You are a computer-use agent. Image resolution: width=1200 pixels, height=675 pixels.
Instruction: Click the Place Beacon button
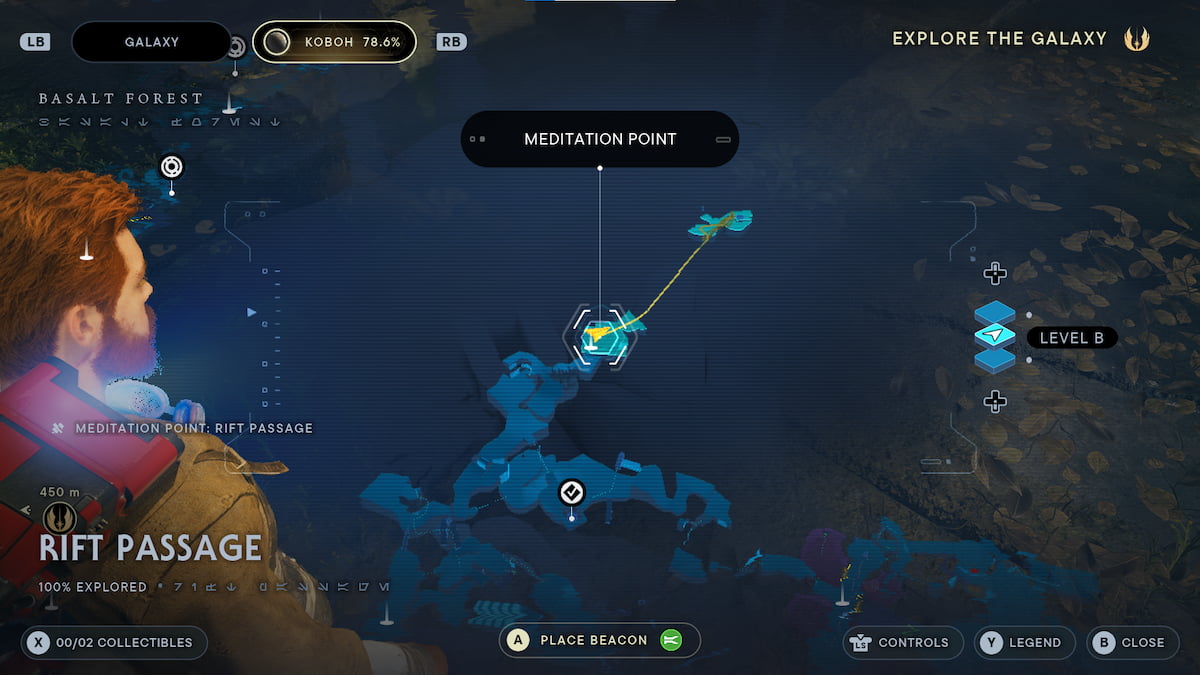600,640
